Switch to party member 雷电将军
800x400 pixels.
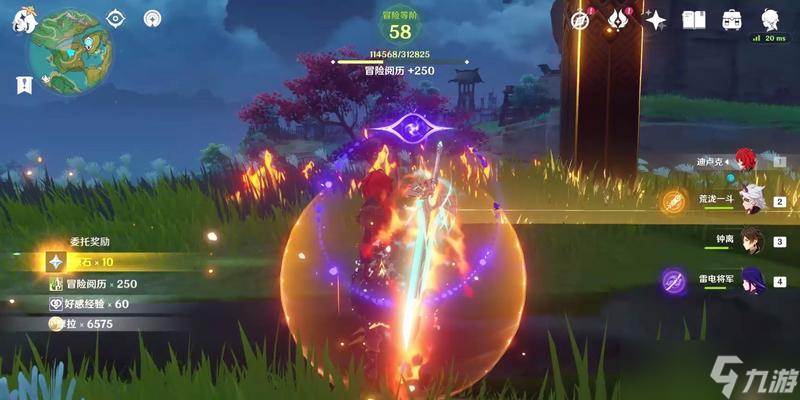[751, 279]
